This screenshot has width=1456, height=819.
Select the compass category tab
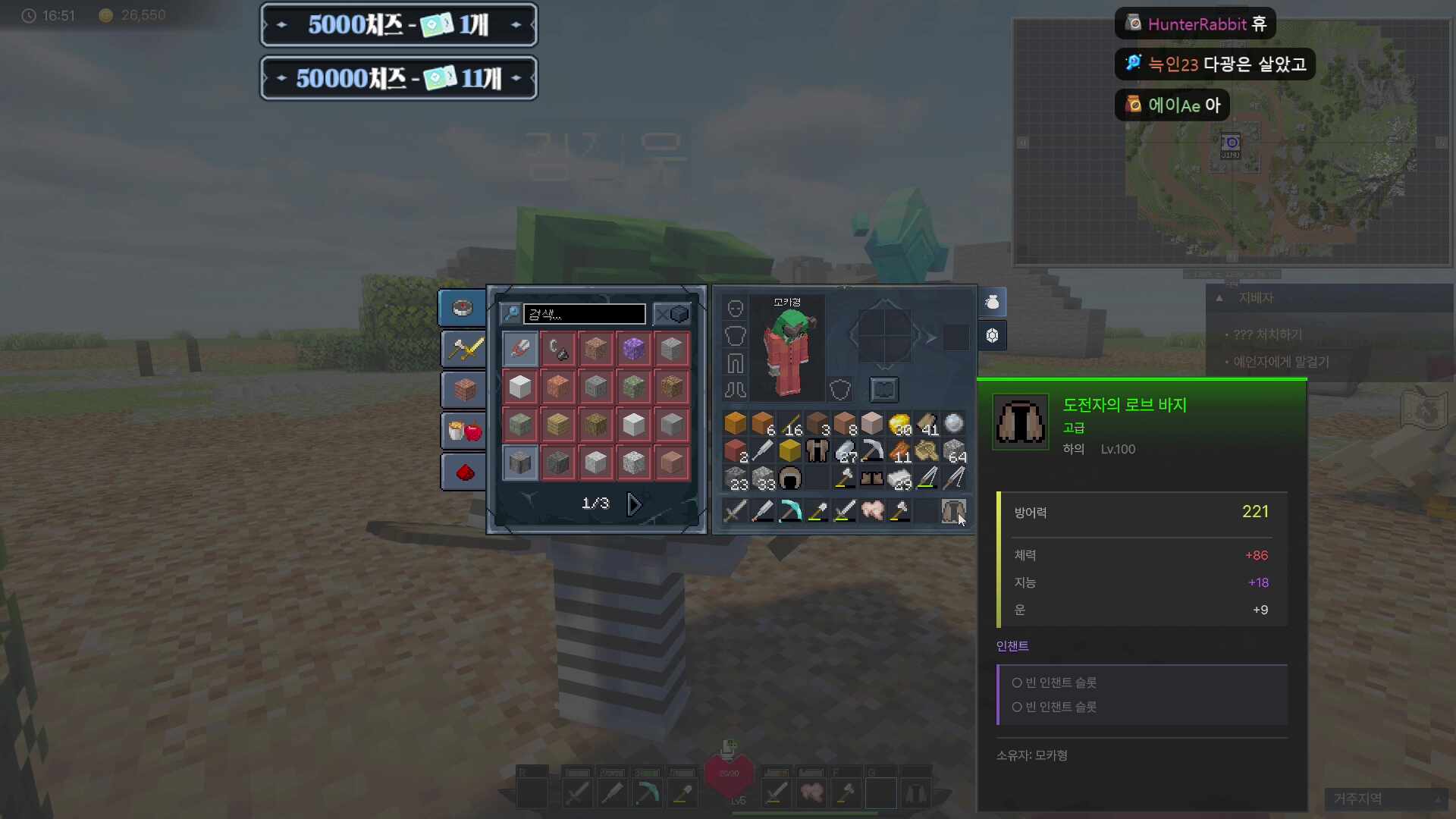click(463, 308)
